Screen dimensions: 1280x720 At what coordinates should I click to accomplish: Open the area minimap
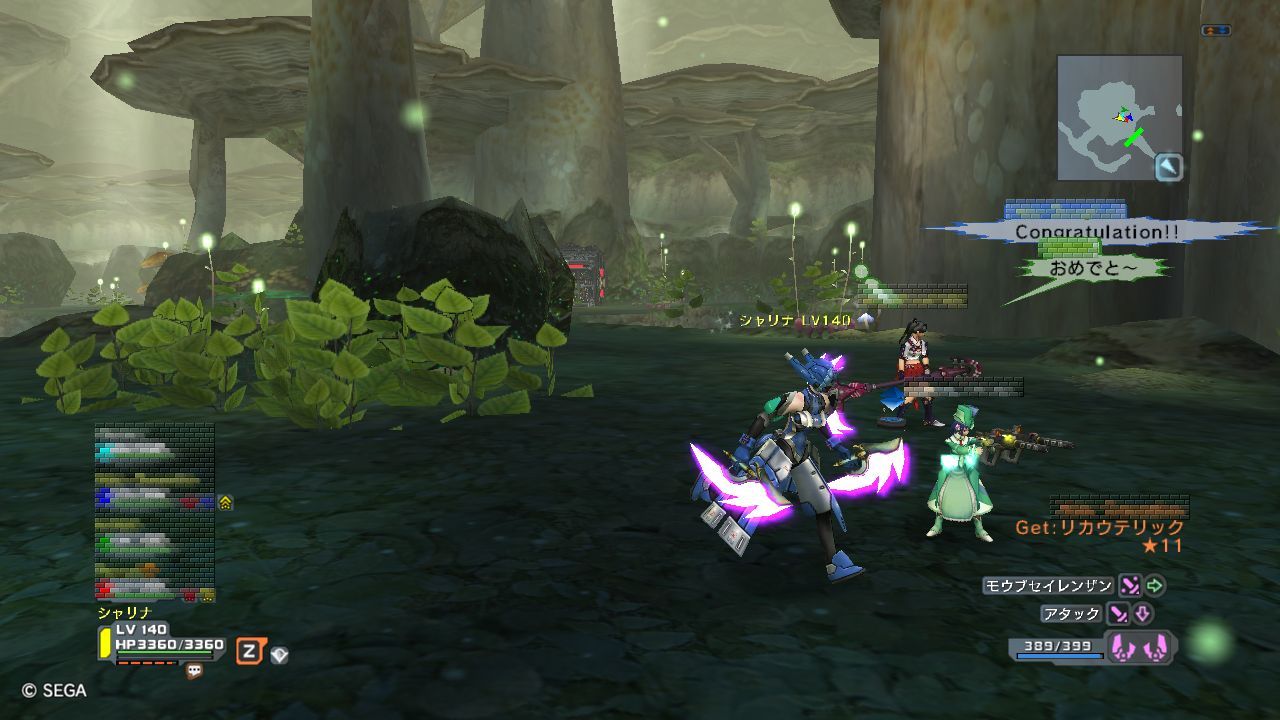[1119, 117]
